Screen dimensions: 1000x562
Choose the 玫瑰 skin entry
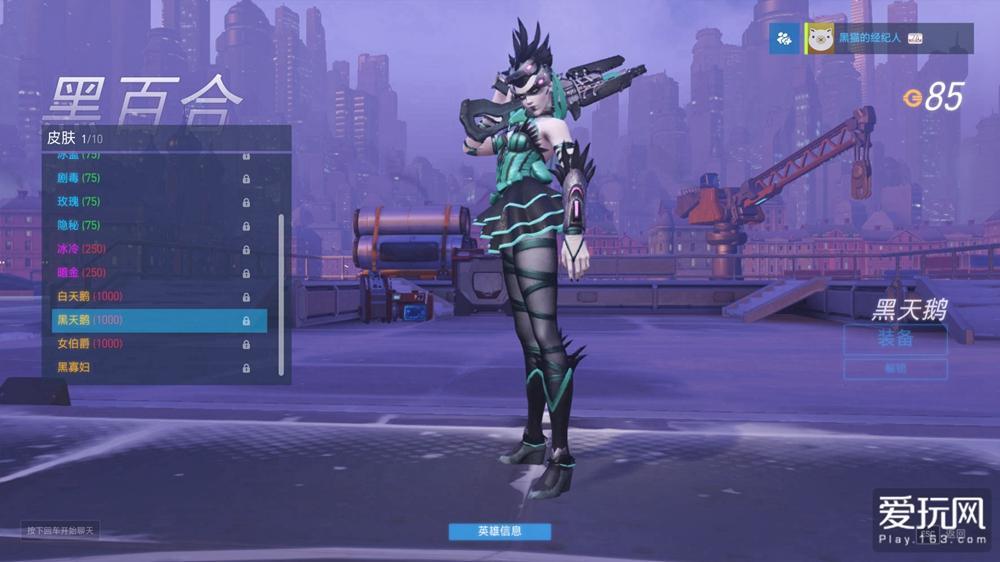[x=150, y=202]
